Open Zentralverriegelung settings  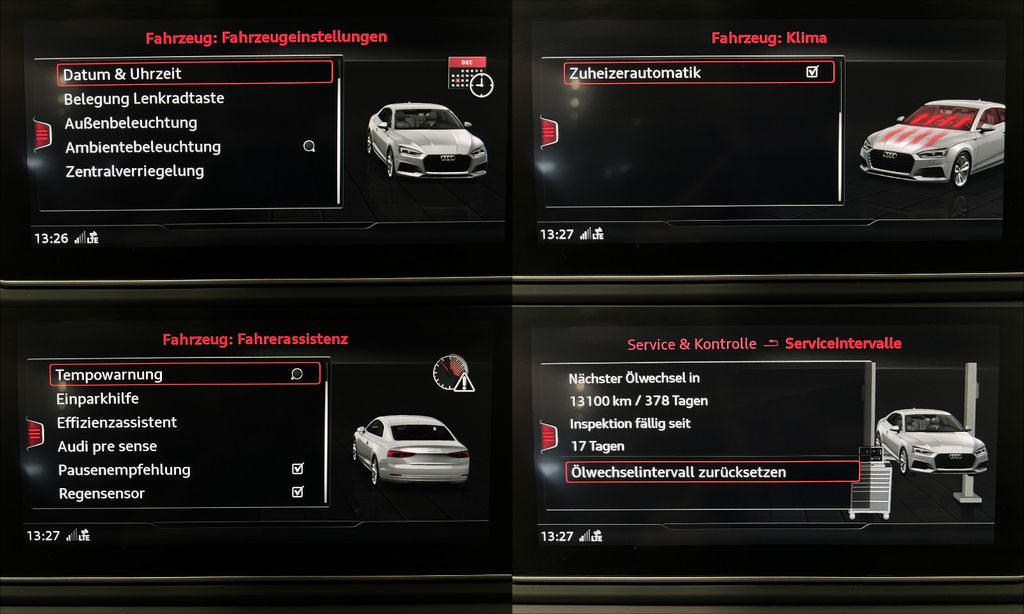pos(135,171)
